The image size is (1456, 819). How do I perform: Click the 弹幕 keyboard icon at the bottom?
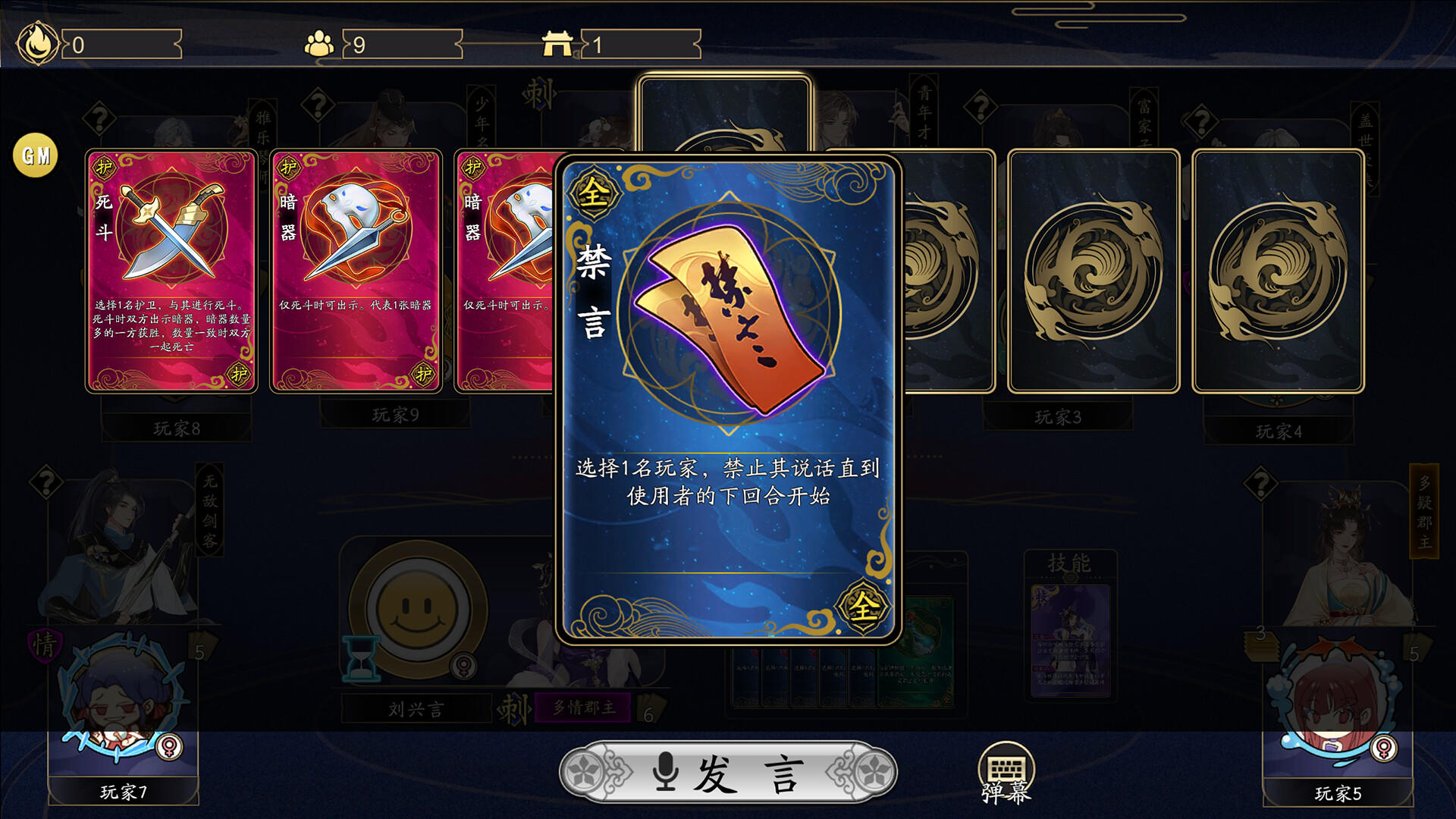pyautogui.click(x=1009, y=767)
